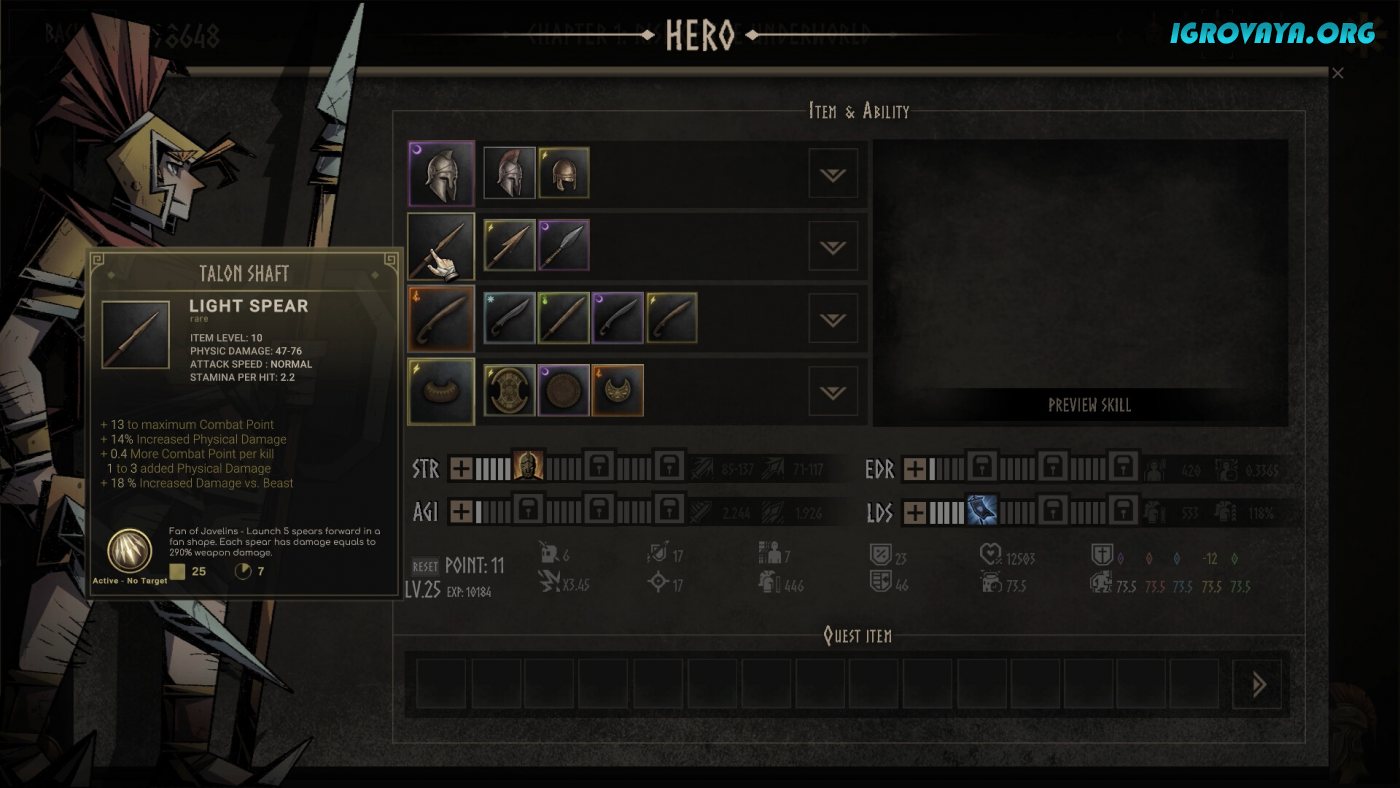Show the next quest items page
The image size is (1400, 788).
[x=1257, y=685]
